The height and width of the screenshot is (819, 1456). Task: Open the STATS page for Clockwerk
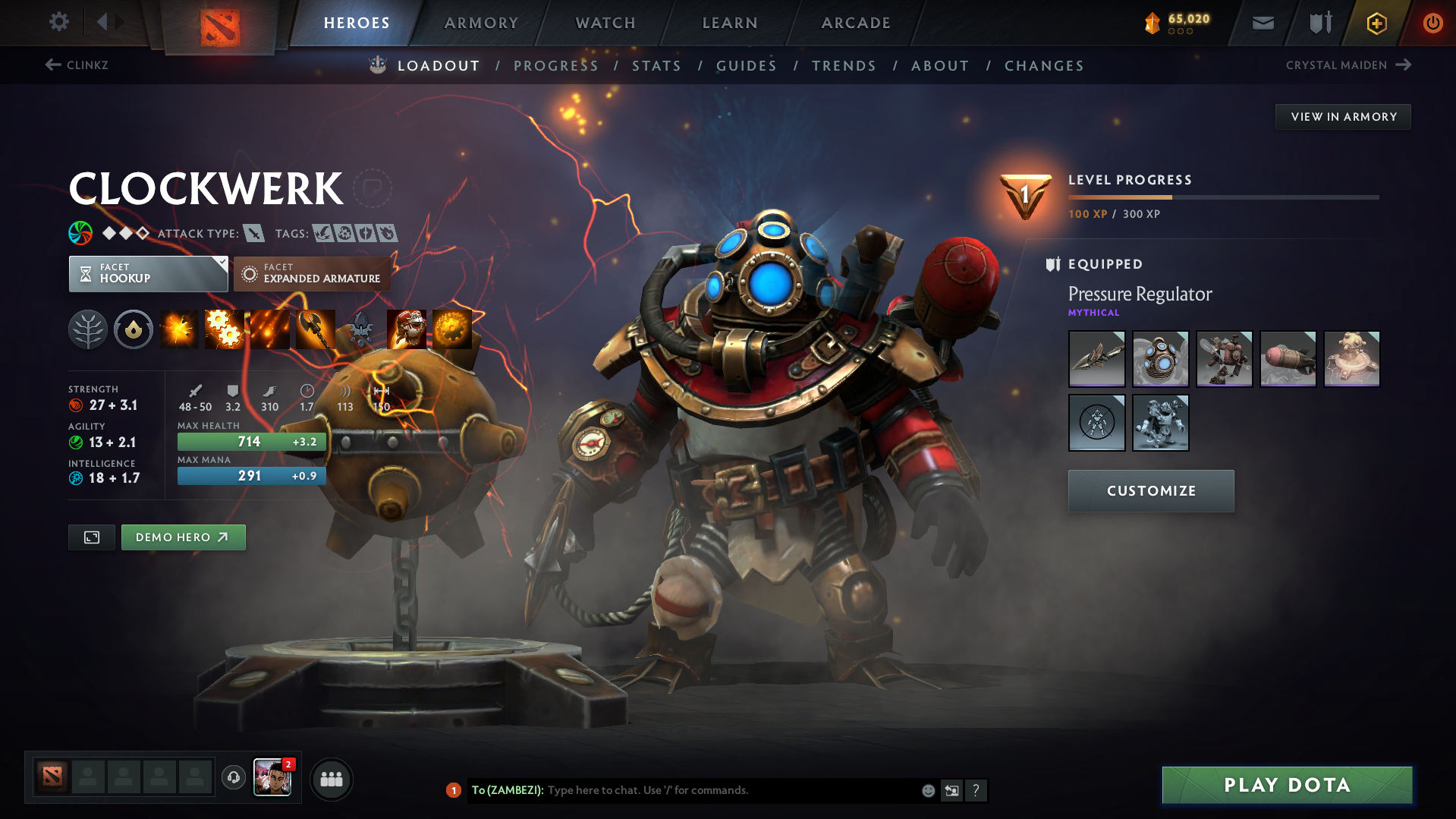[x=656, y=65]
